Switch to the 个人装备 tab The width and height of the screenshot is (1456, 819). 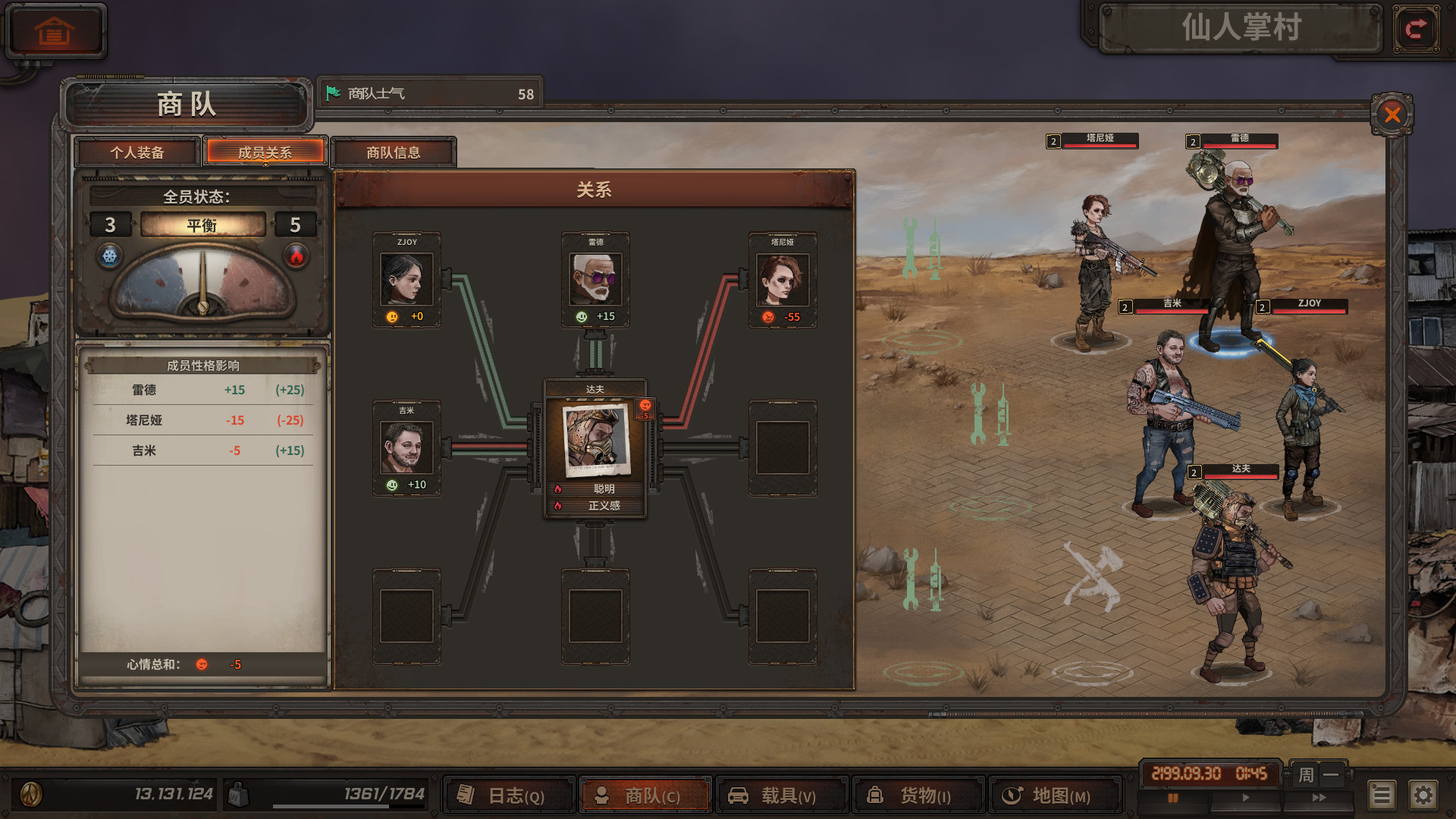coord(136,152)
